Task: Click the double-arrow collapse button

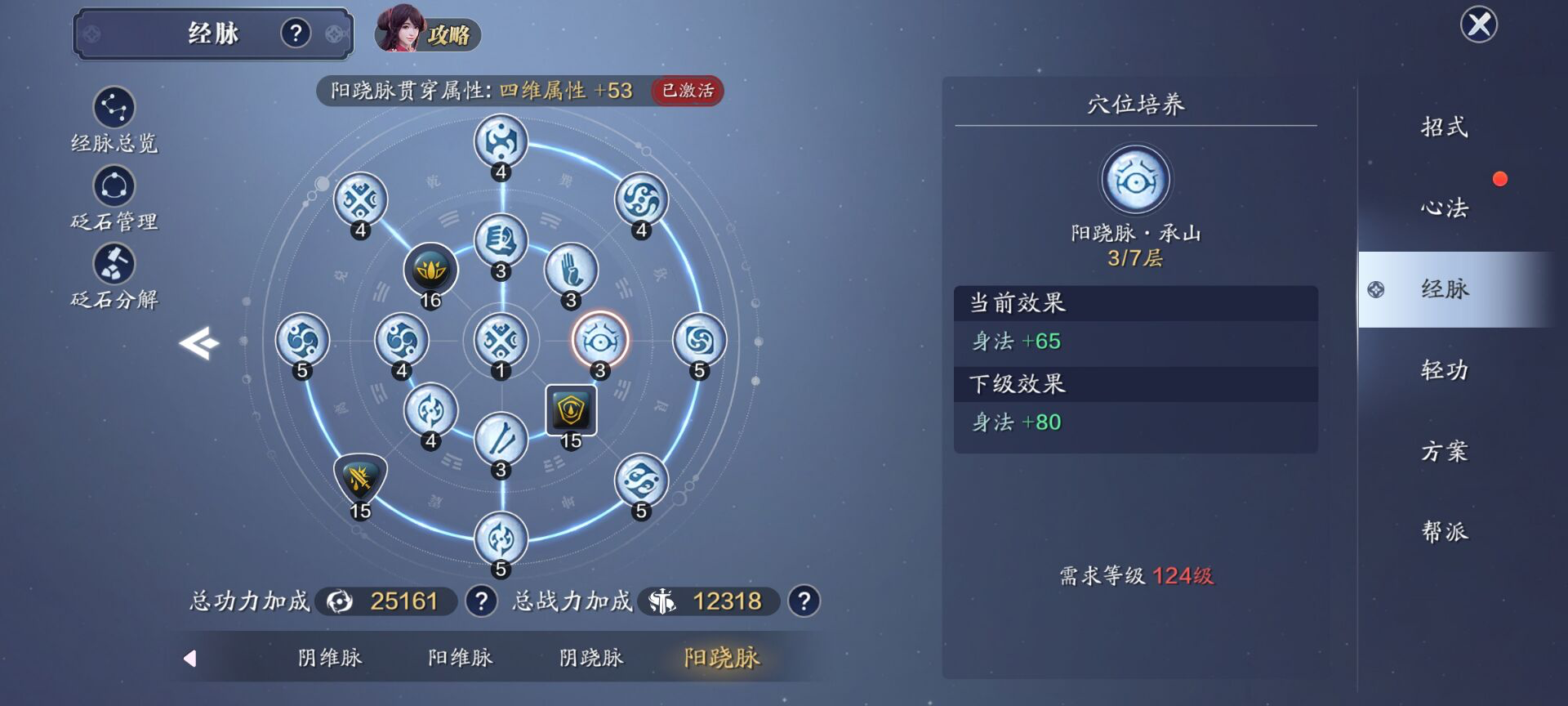Action: coord(200,342)
